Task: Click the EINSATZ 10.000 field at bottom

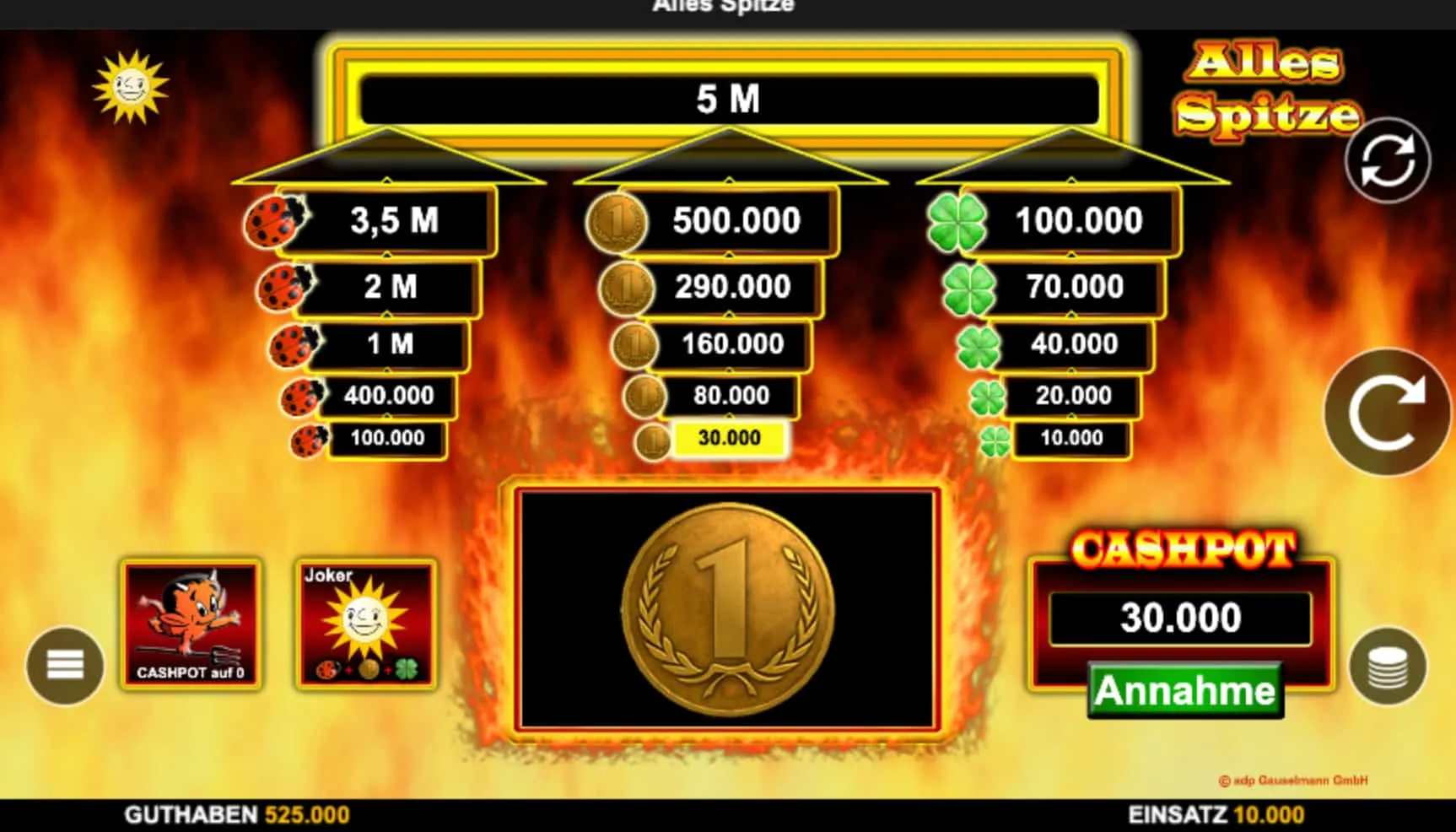Action: pyautogui.click(x=1218, y=814)
